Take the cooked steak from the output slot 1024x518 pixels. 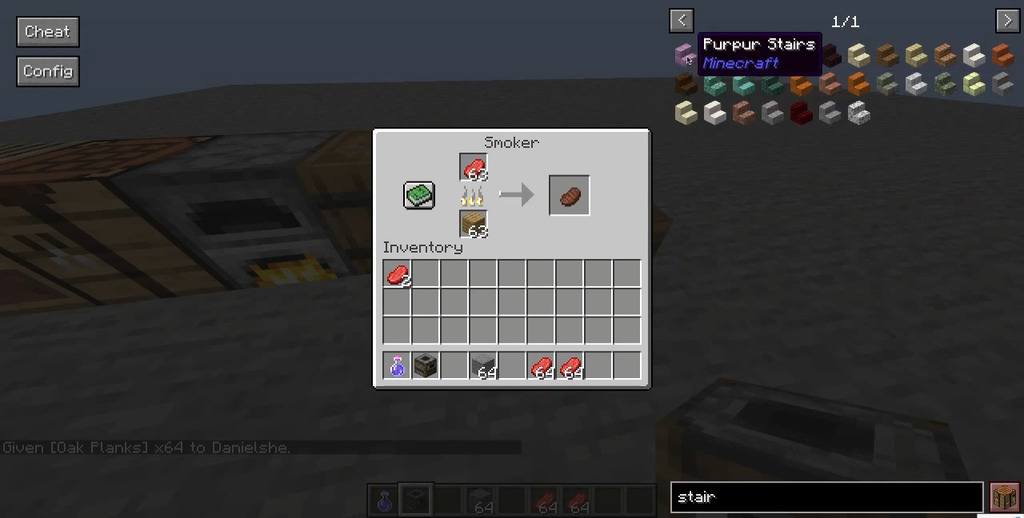pos(569,195)
